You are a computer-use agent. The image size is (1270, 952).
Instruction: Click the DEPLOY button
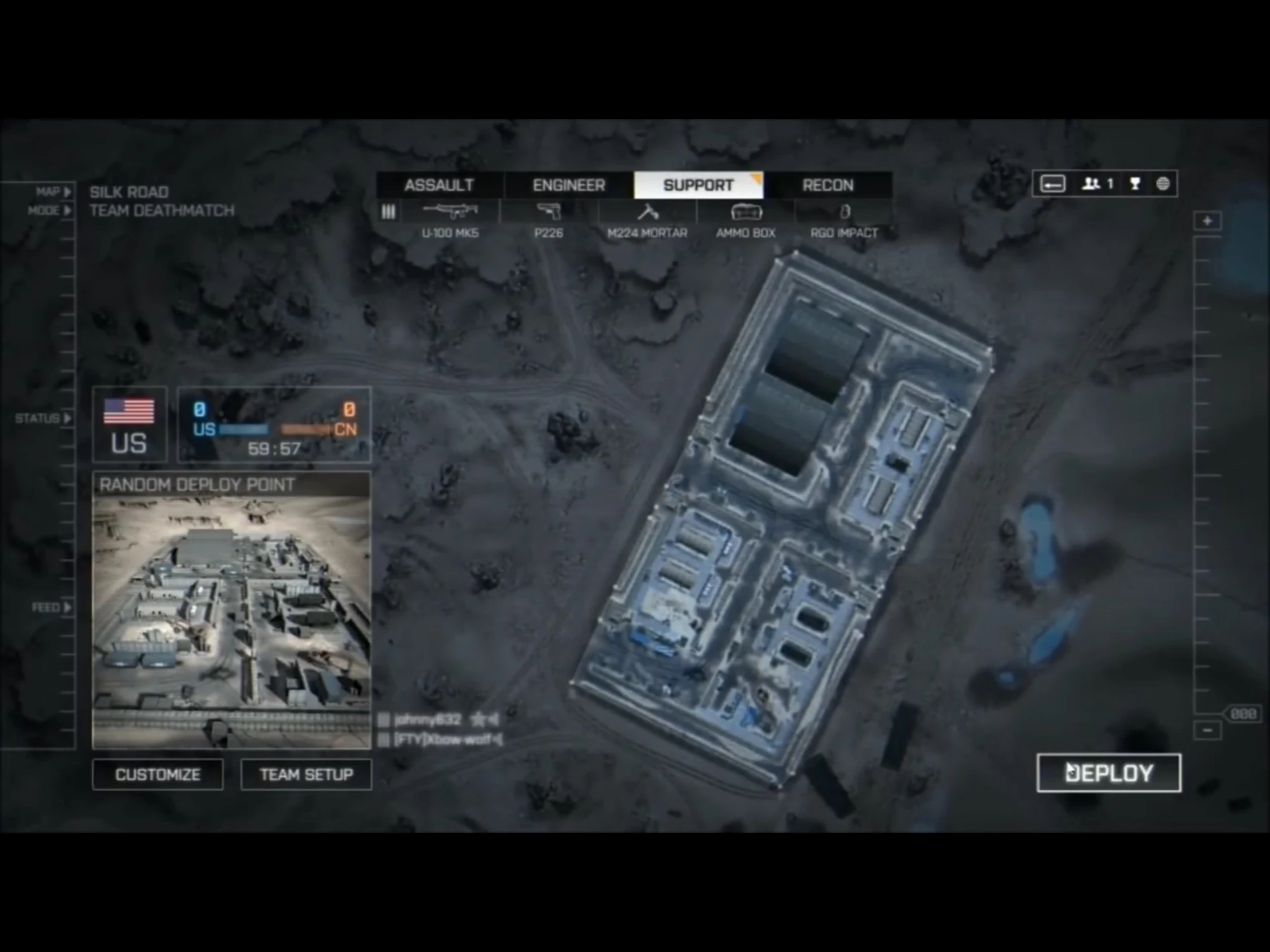click(x=1109, y=773)
